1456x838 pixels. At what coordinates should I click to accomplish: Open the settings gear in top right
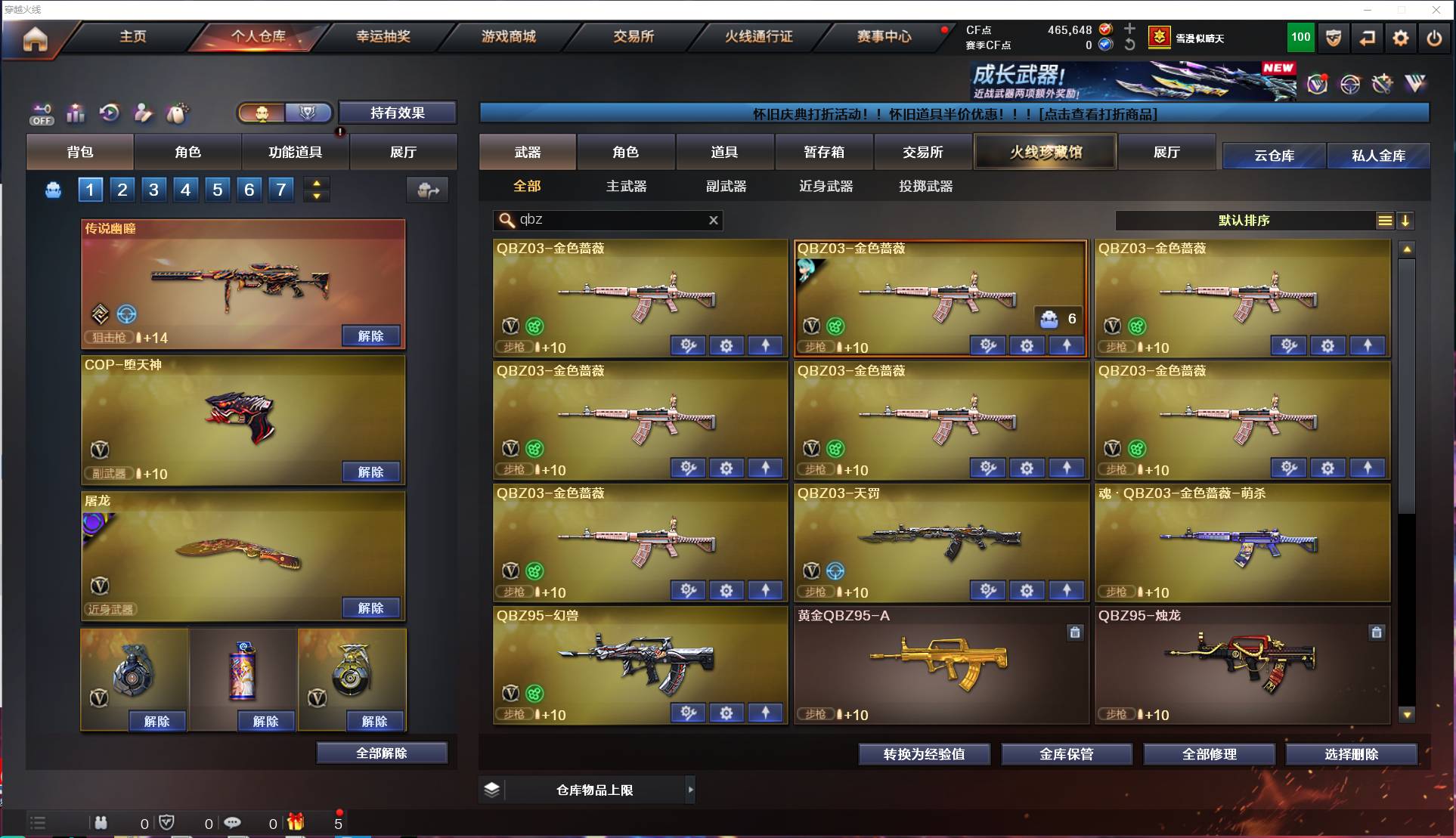point(1400,38)
